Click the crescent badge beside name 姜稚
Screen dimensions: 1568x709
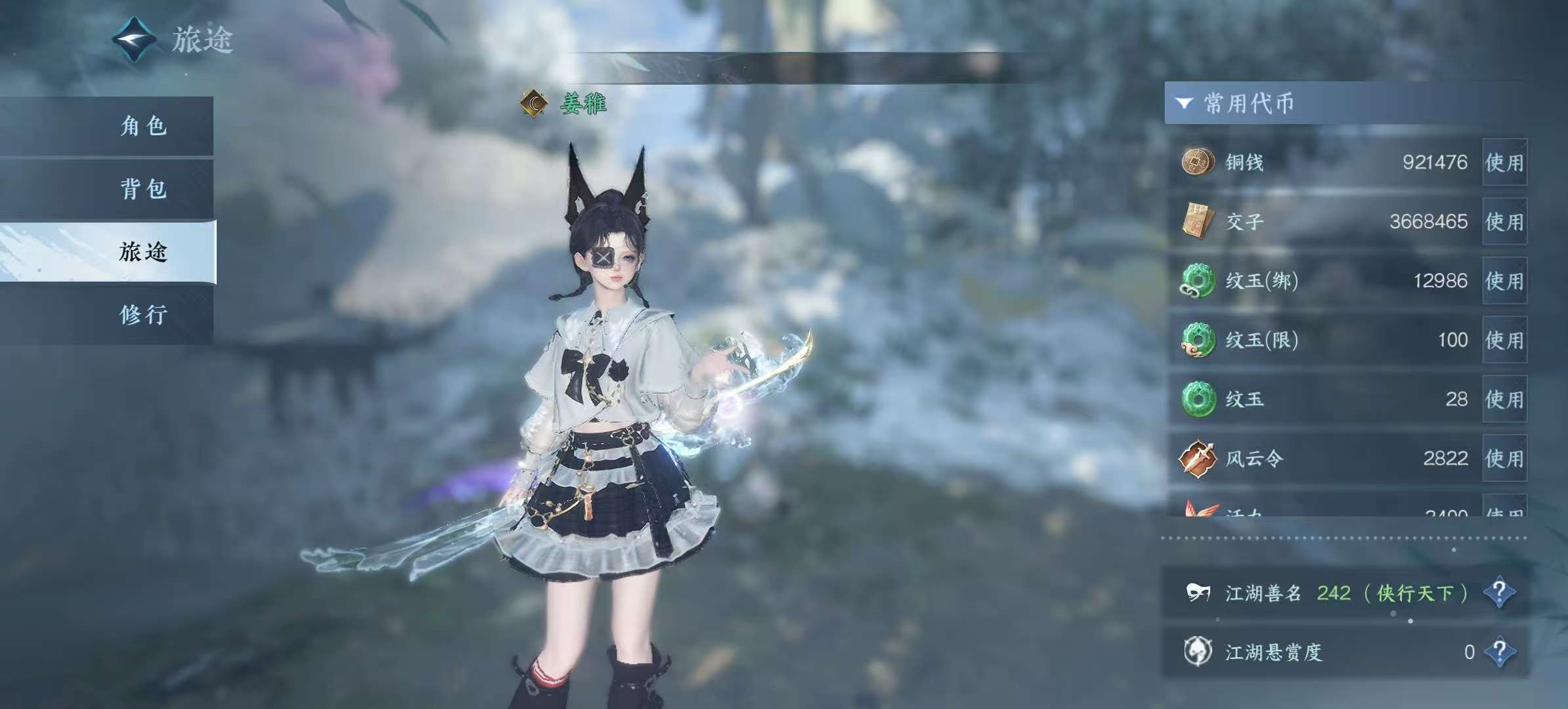534,103
